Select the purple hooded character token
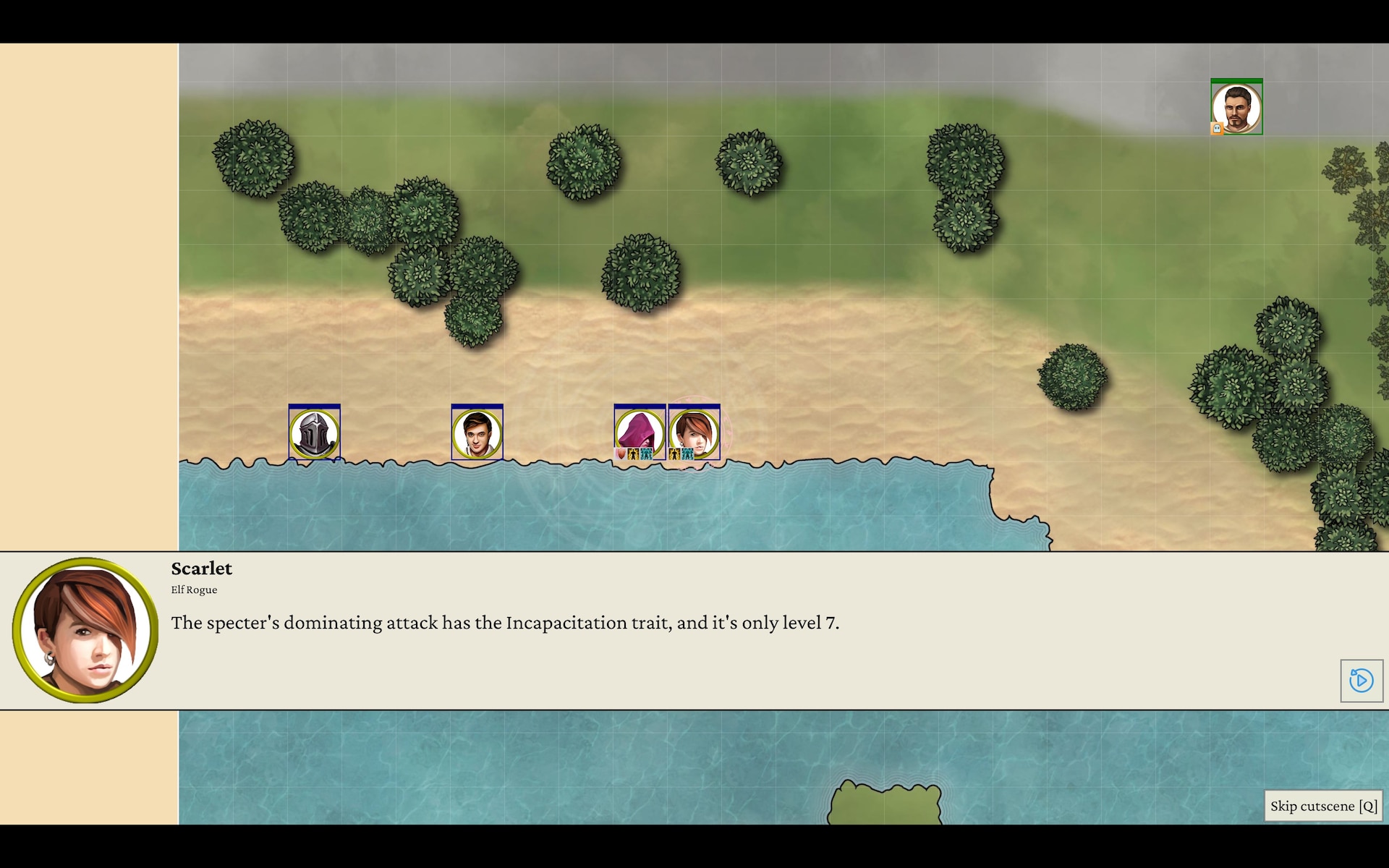The width and height of the screenshot is (1389, 868). pos(639,433)
